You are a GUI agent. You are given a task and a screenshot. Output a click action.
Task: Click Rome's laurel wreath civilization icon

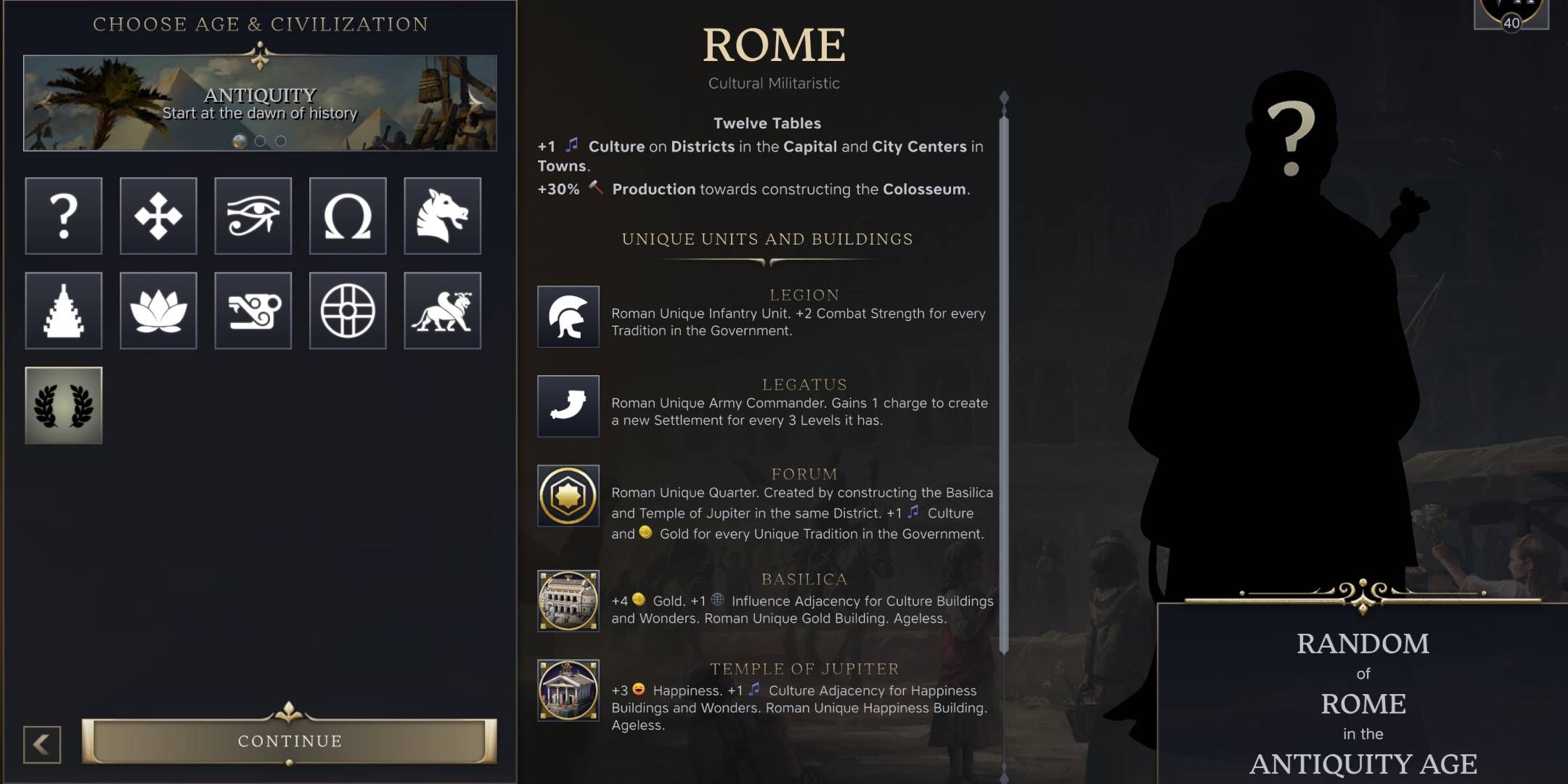(x=63, y=406)
